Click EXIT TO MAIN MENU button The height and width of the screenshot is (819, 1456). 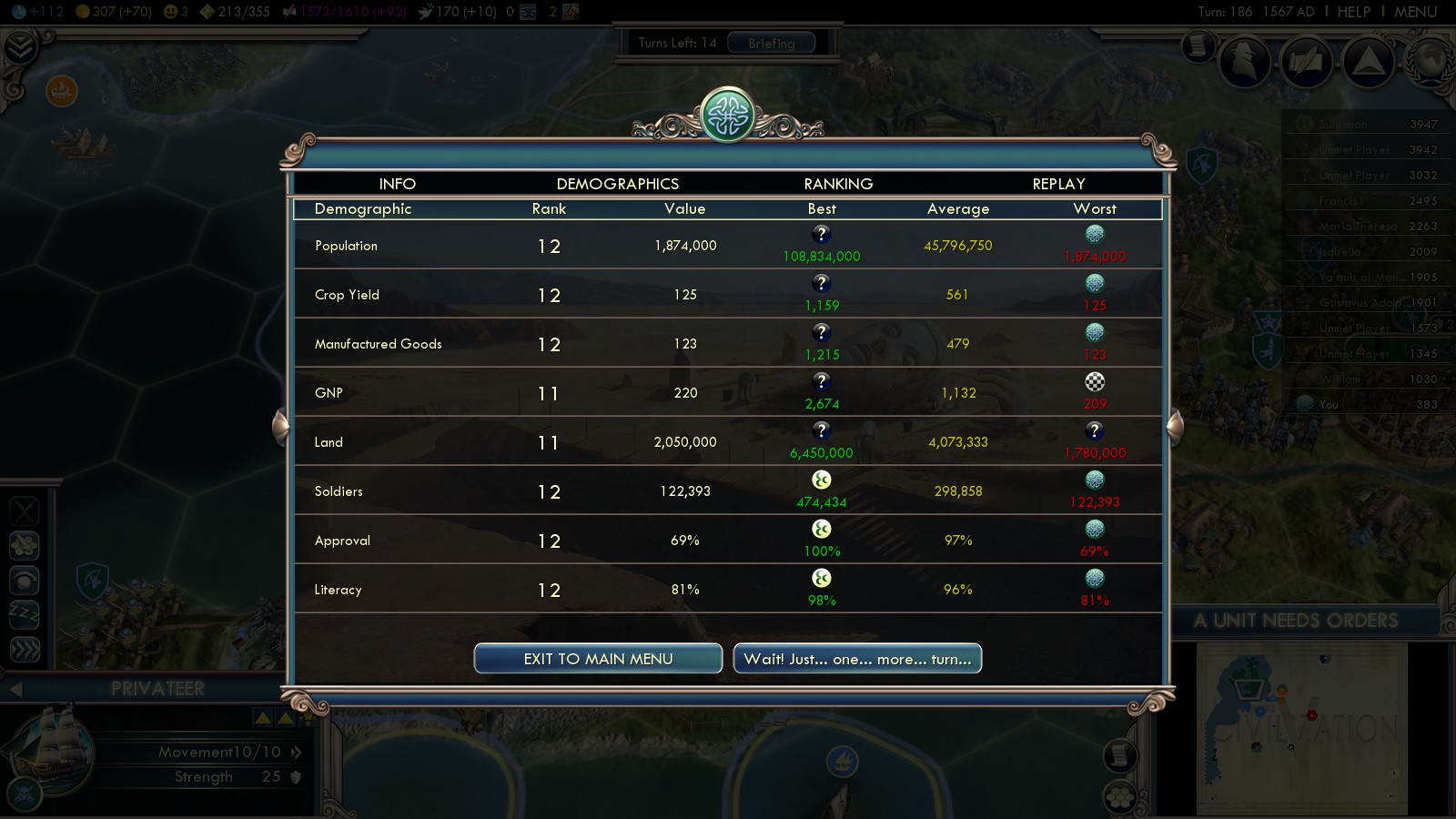click(598, 659)
